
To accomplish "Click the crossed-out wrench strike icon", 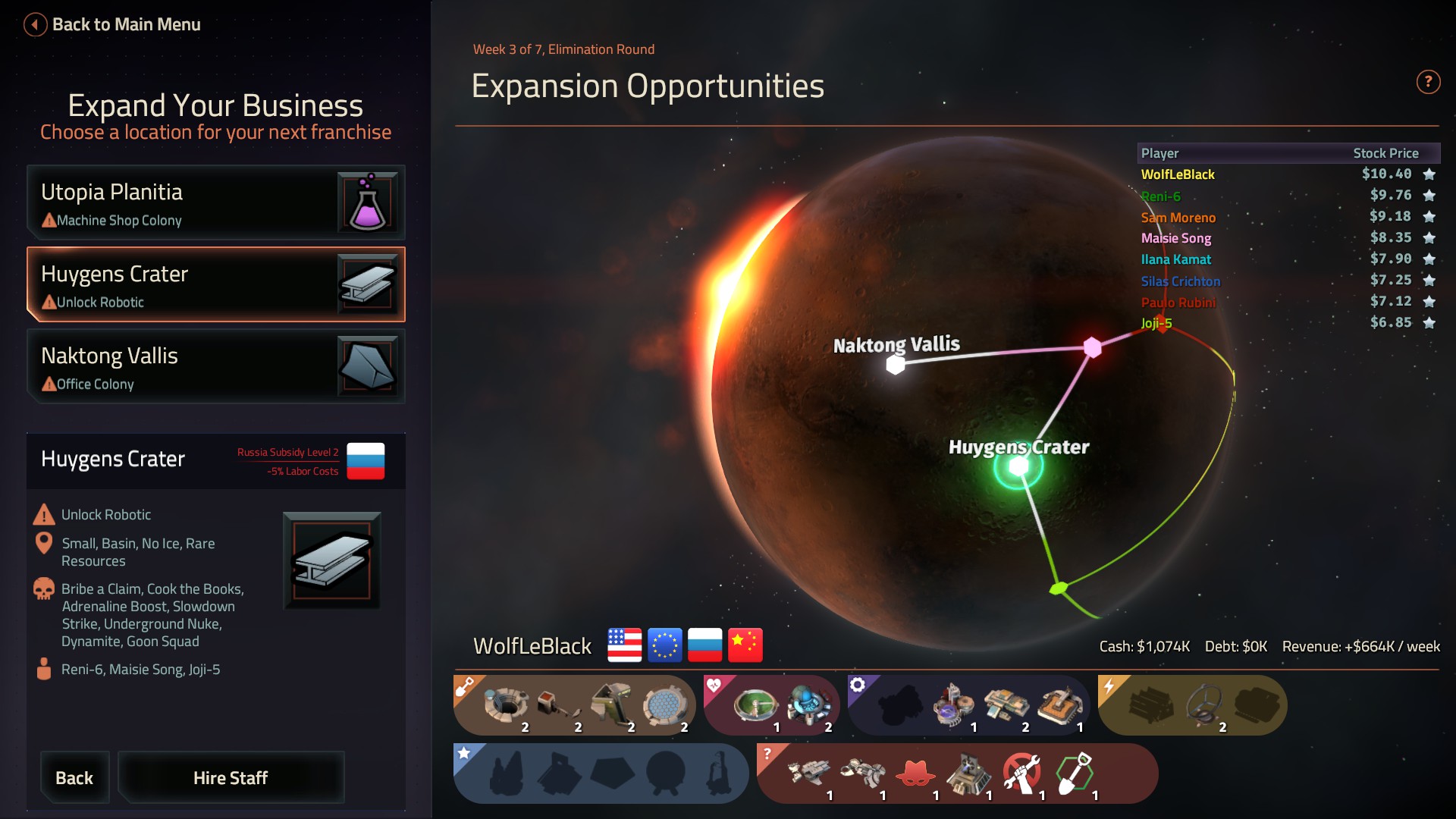I will [x=1021, y=773].
